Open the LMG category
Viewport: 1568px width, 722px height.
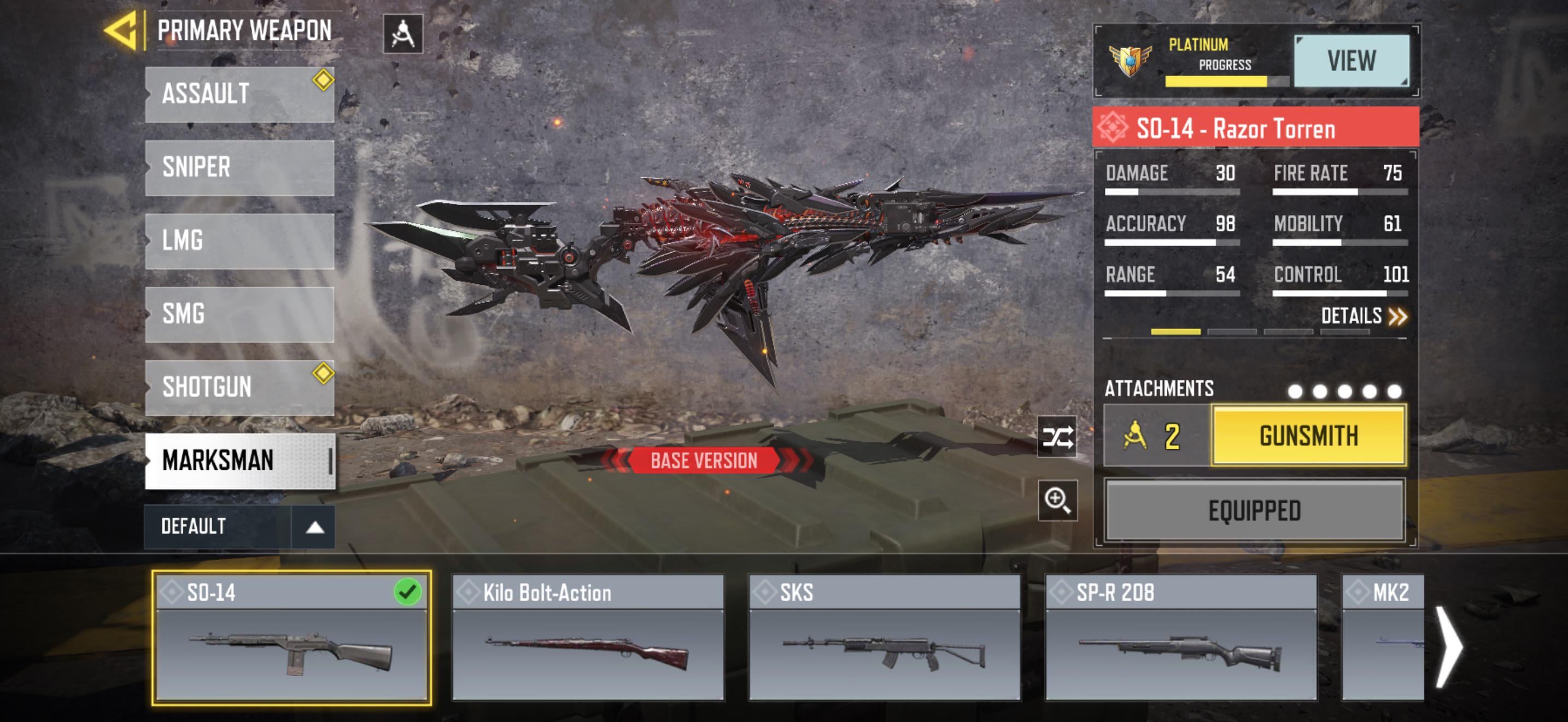coord(239,241)
